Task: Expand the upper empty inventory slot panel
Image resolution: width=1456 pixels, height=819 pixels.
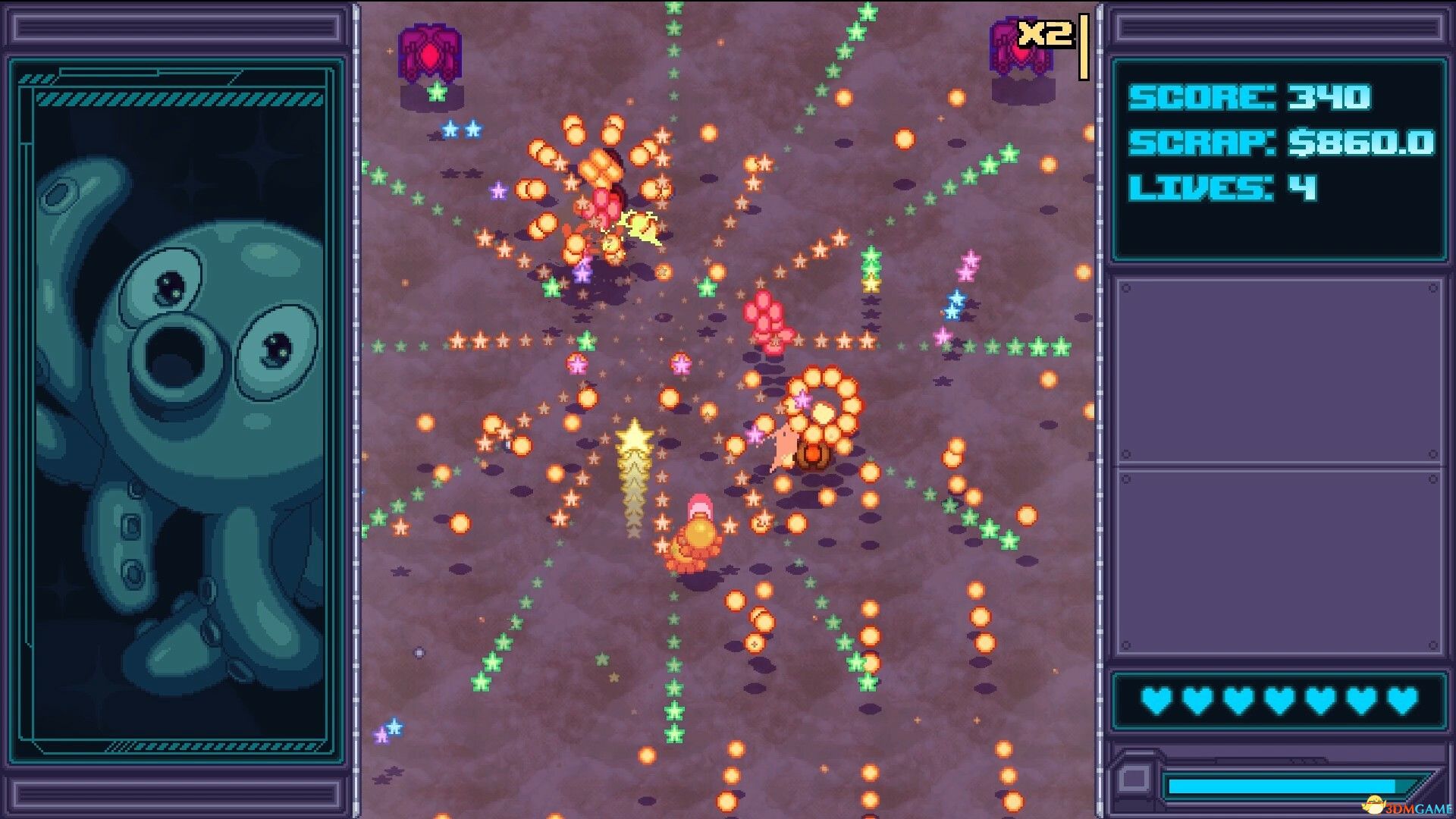Action: (1282, 372)
